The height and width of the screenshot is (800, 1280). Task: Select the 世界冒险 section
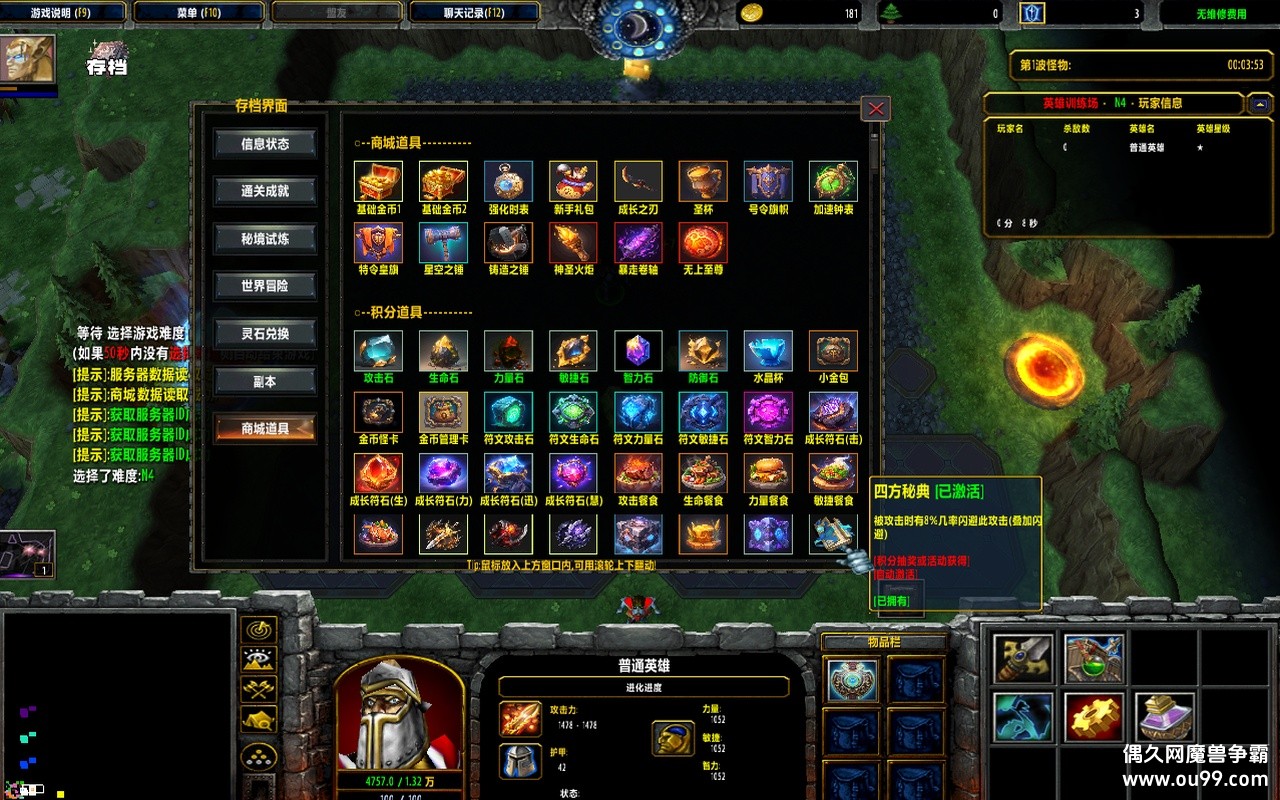(x=265, y=286)
